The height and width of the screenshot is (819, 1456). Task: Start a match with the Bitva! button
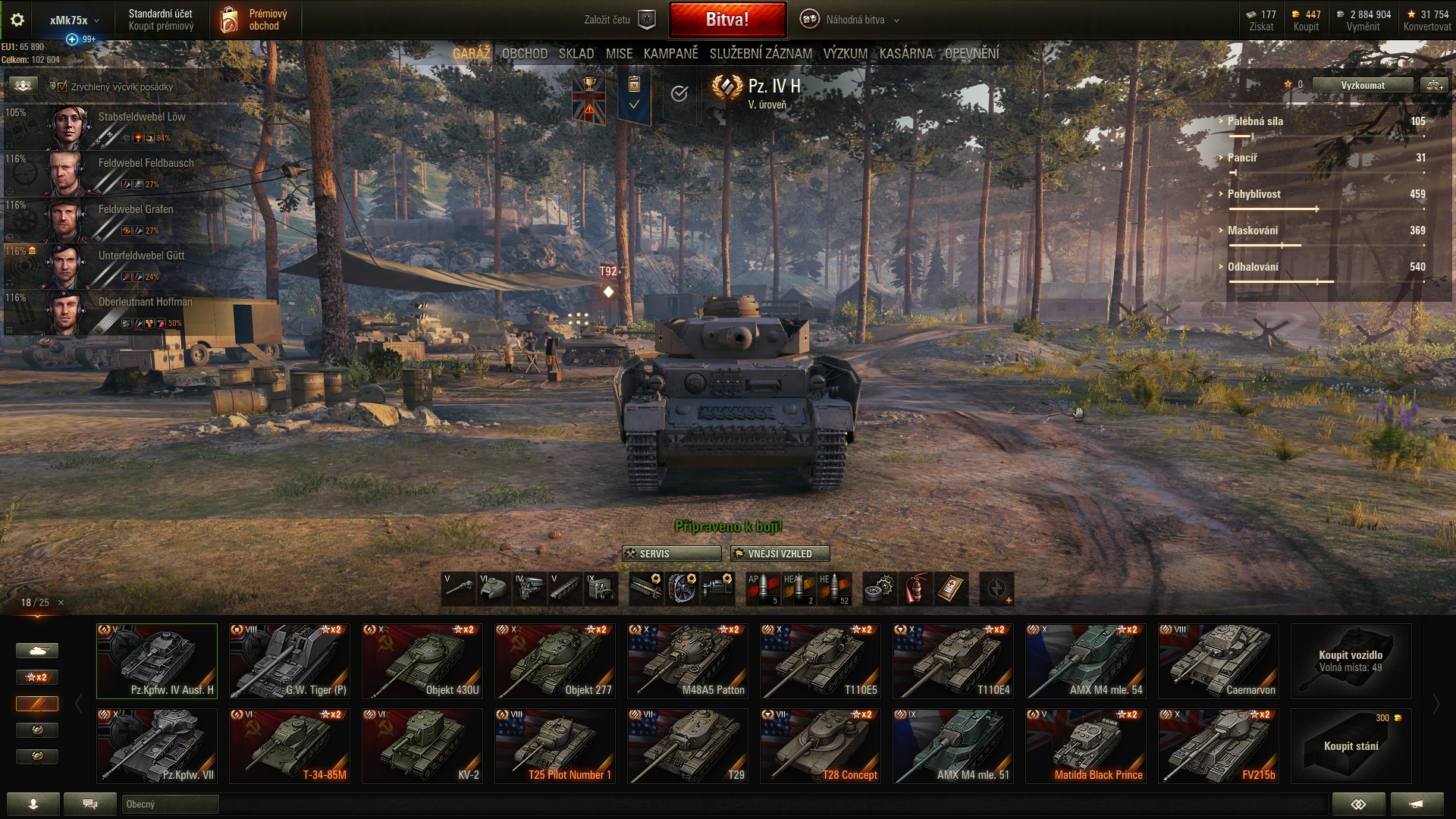click(727, 20)
